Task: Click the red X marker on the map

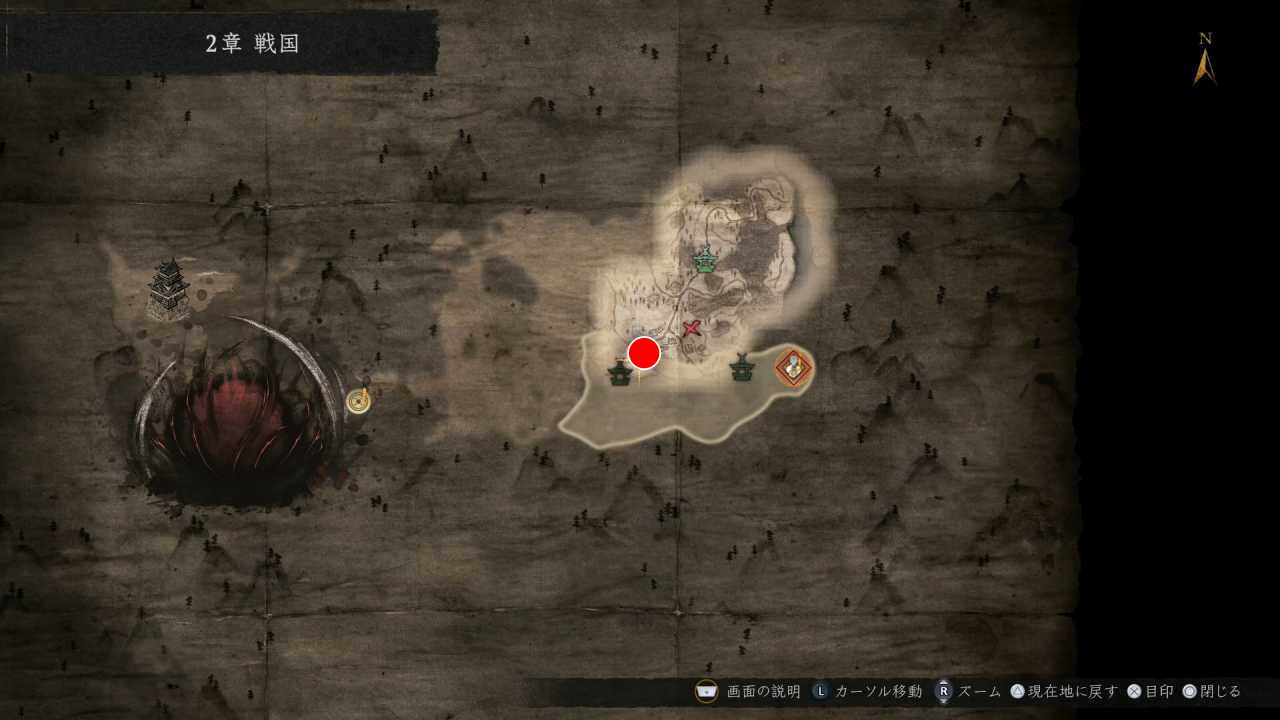Action: pyautogui.click(x=691, y=328)
